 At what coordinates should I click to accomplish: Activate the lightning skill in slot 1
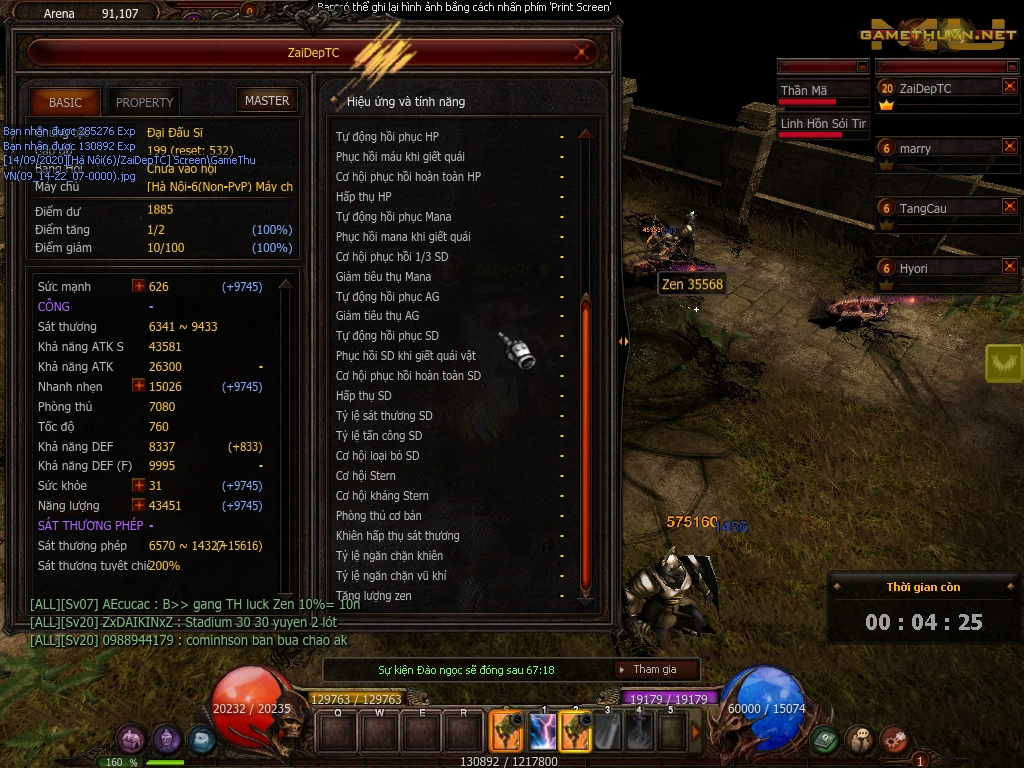[x=543, y=732]
